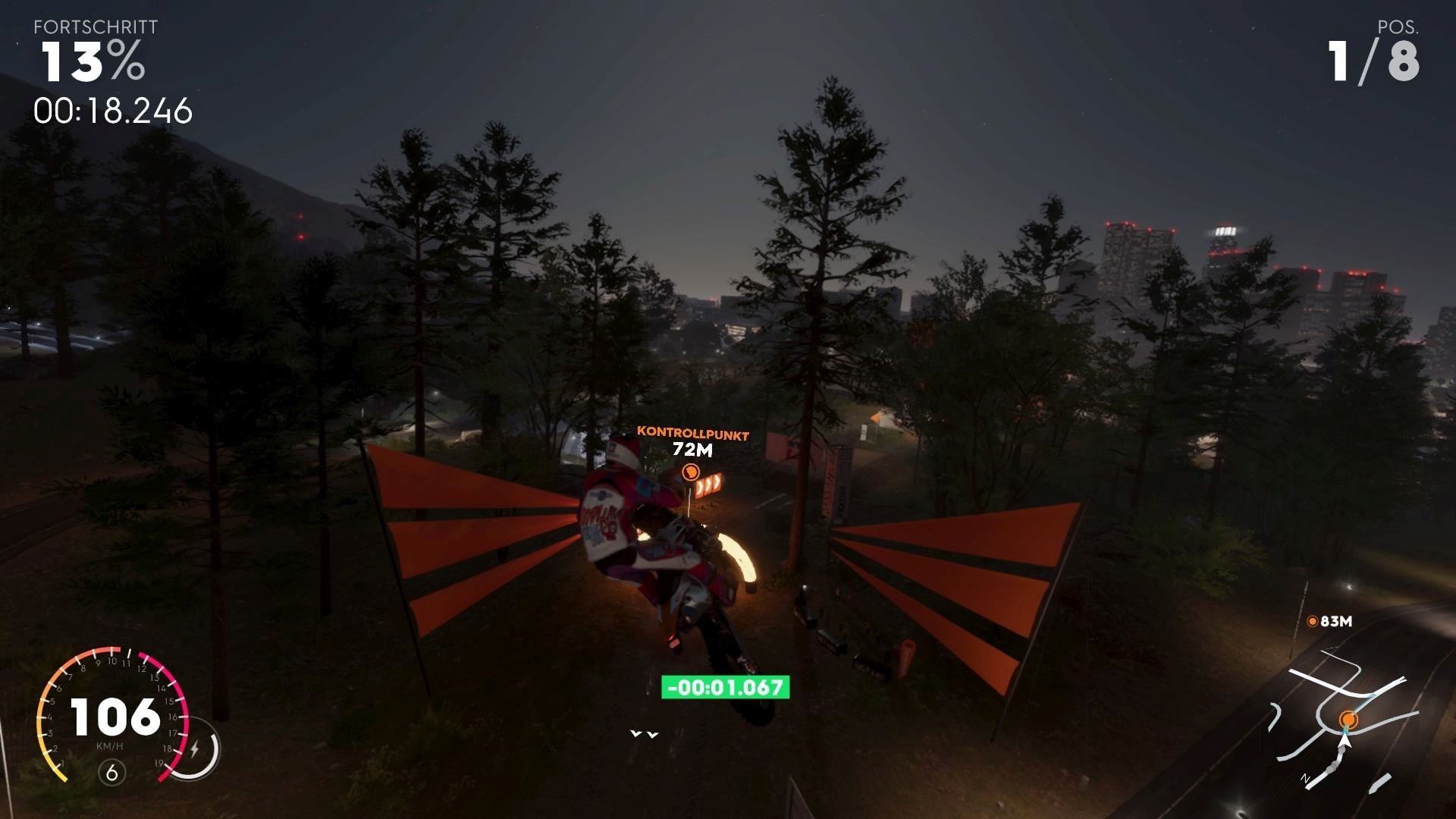Click the north compass marker on the minimap
This screenshot has height=819, width=1456.
[1306, 778]
